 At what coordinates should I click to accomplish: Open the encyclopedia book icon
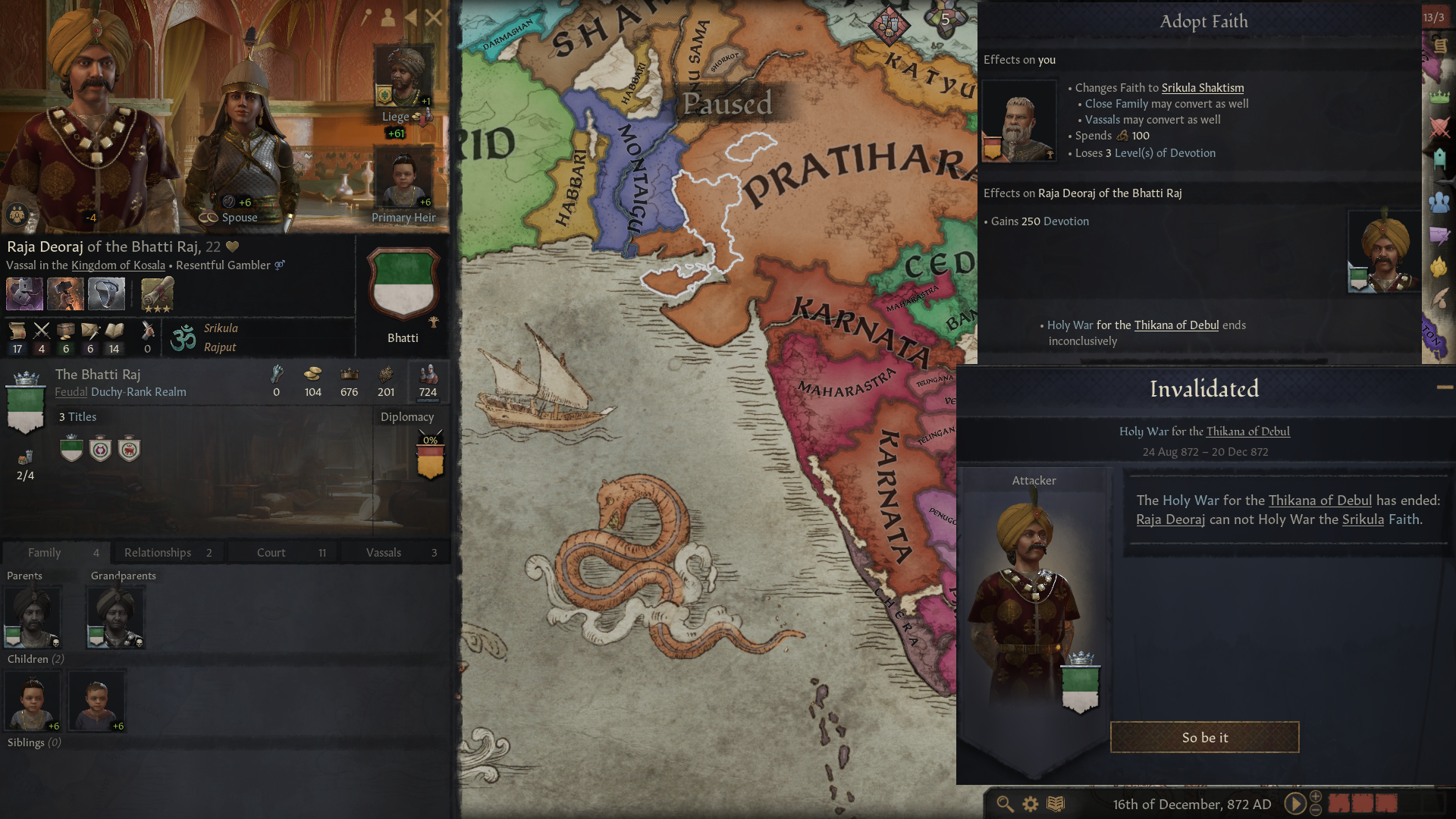(1055, 804)
